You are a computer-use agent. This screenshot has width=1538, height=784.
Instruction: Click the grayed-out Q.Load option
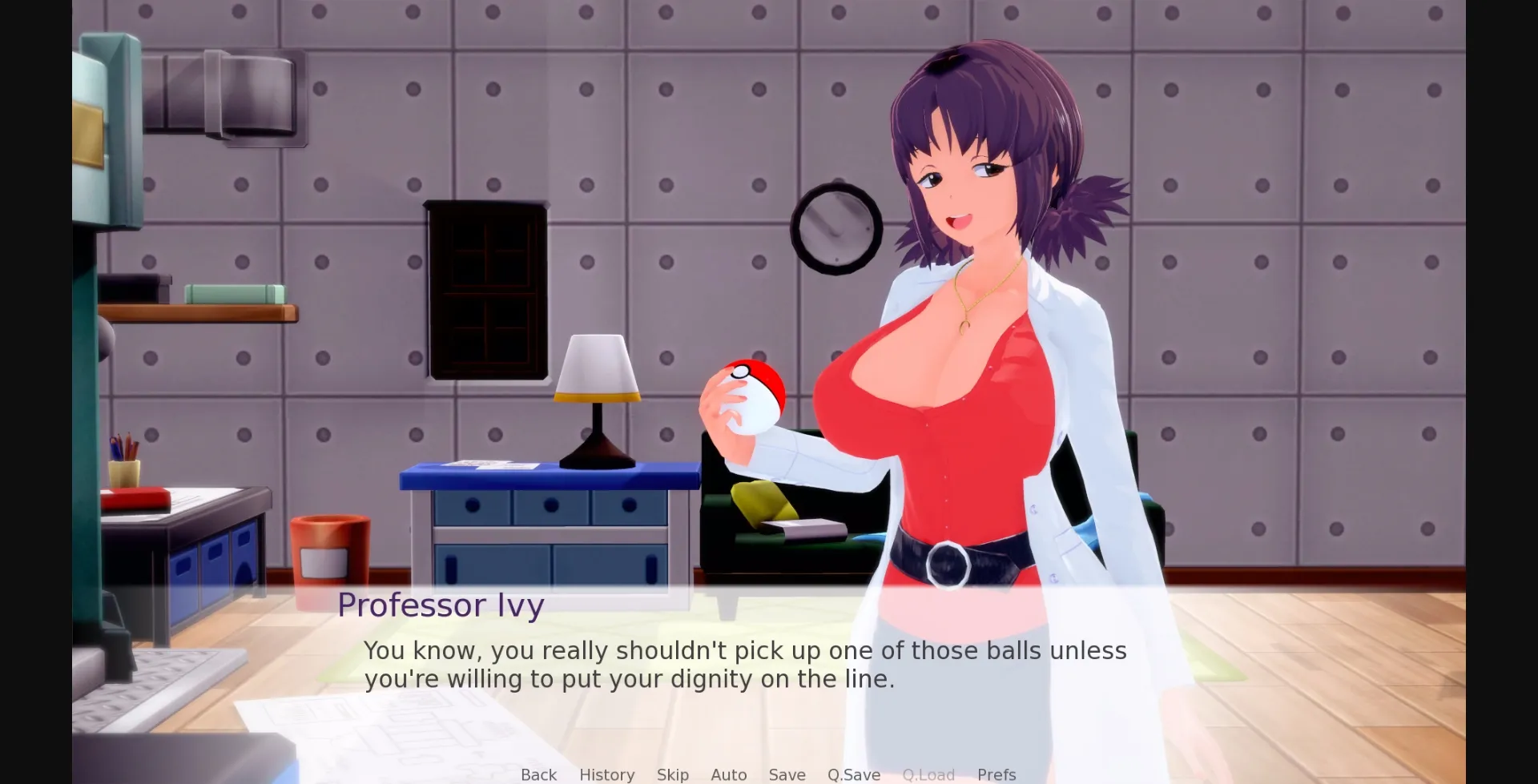pos(928,774)
